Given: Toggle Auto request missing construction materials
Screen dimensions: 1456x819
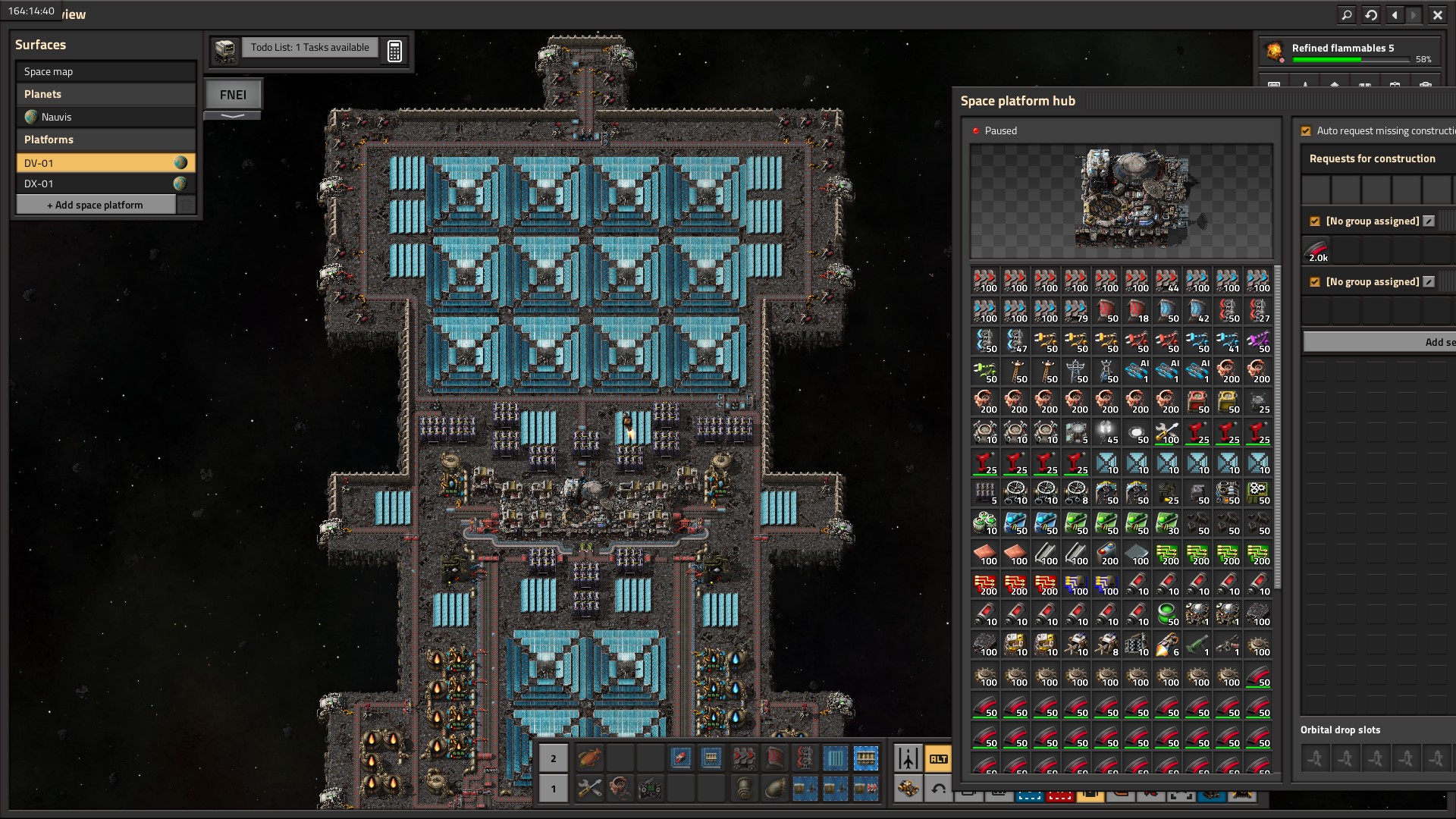Looking at the screenshot, I should click(1306, 131).
